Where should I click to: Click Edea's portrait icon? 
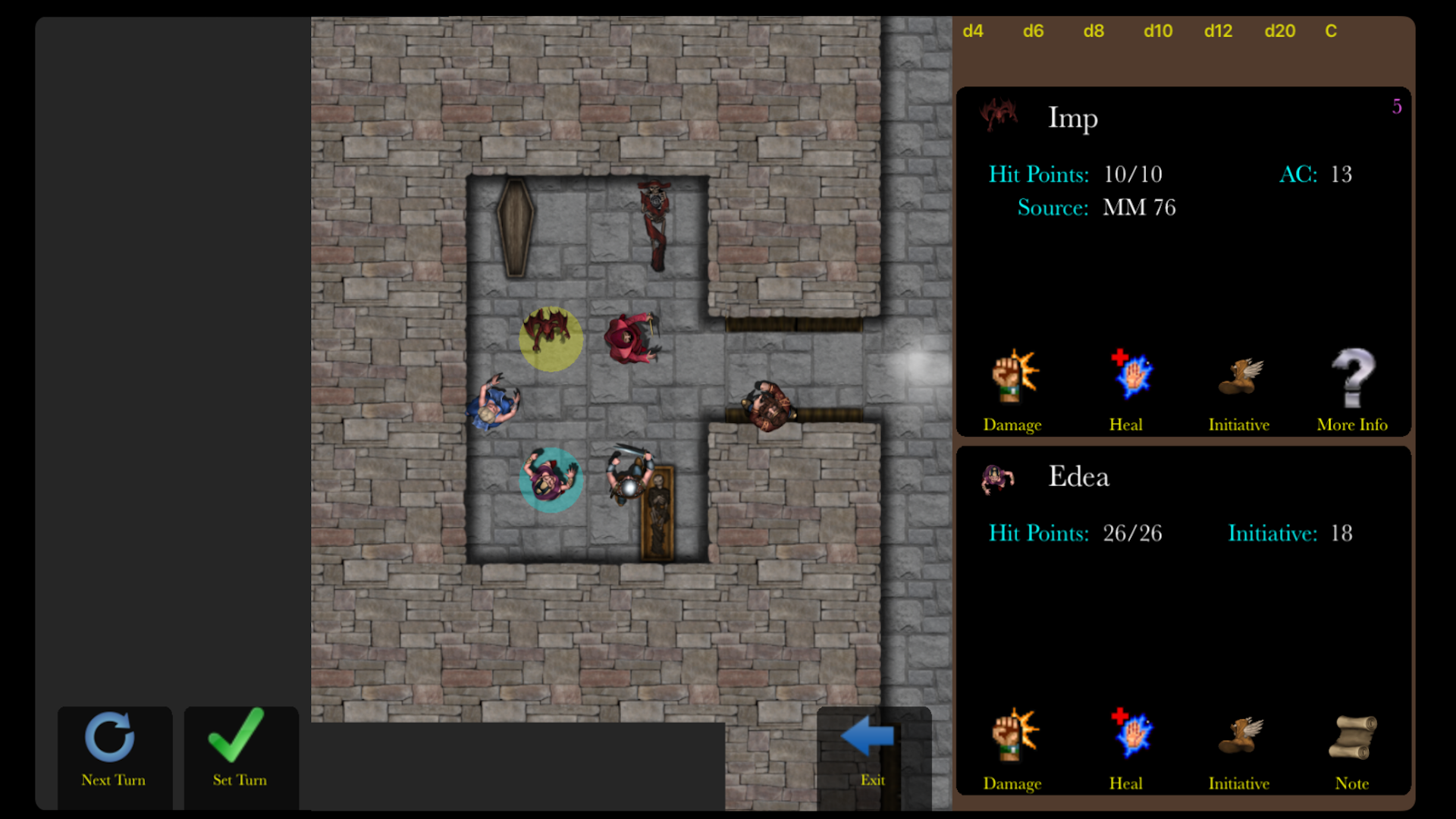998,479
